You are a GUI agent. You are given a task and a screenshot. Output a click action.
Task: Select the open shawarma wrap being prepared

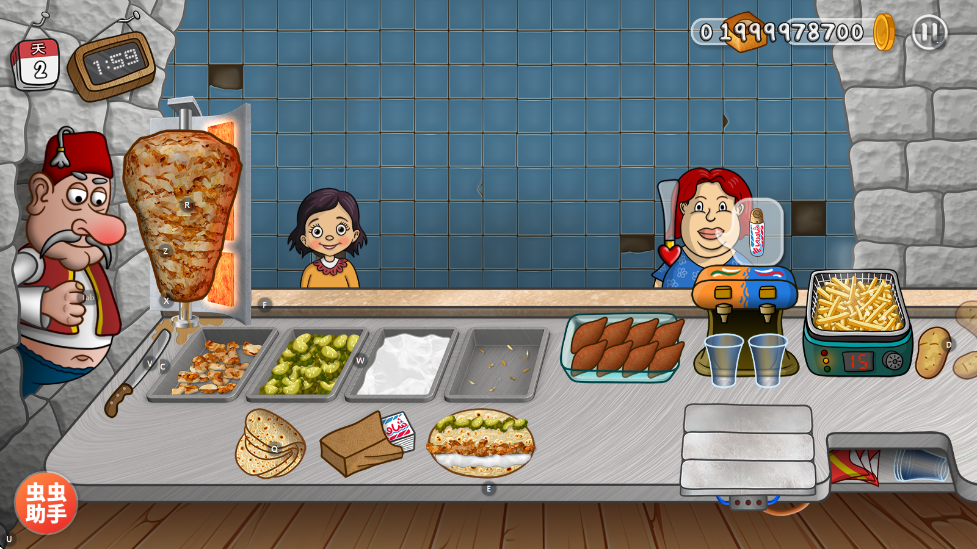[x=481, y=443]
